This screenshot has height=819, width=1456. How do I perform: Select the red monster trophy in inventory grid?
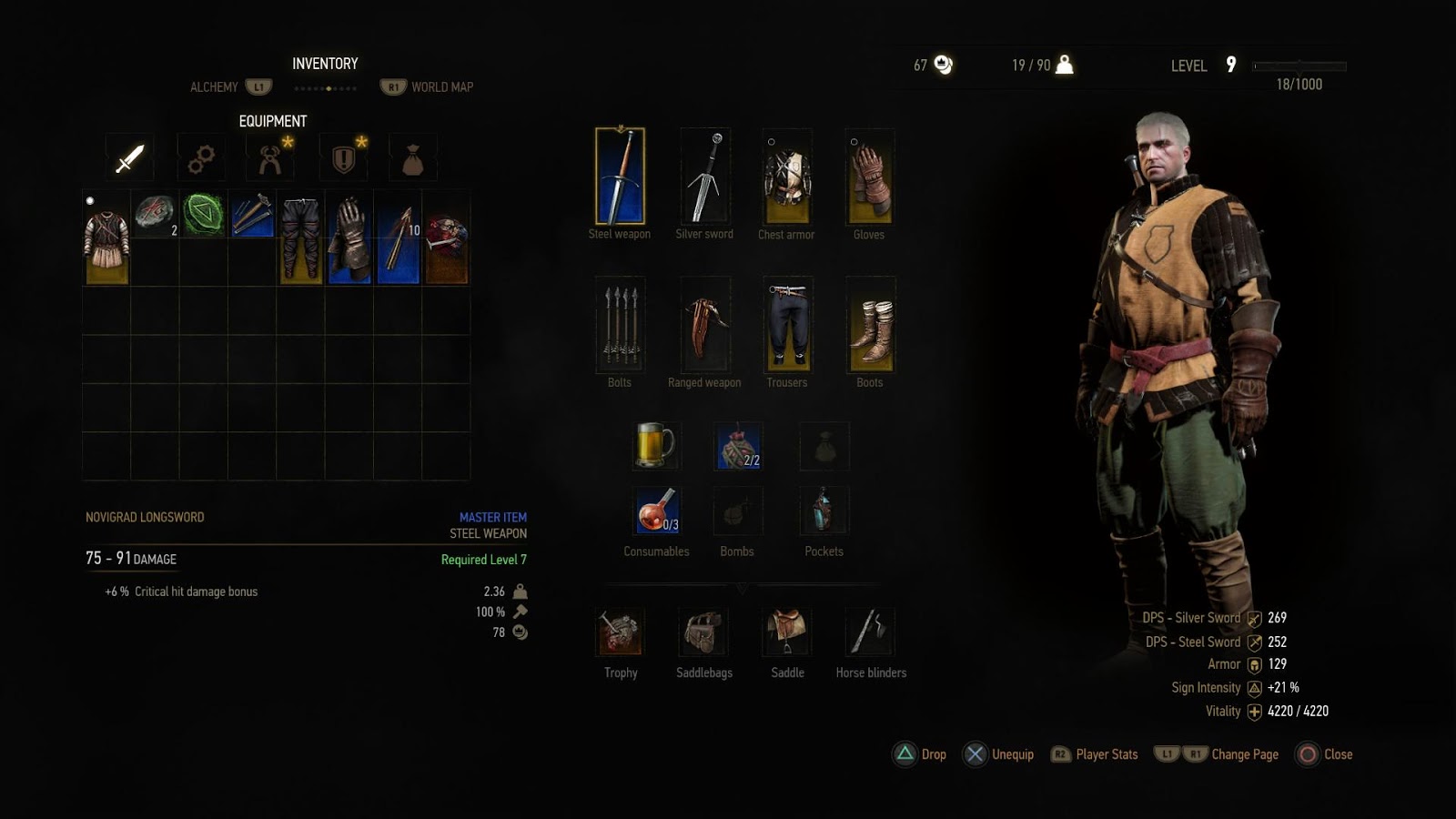[x=446, y=238]
